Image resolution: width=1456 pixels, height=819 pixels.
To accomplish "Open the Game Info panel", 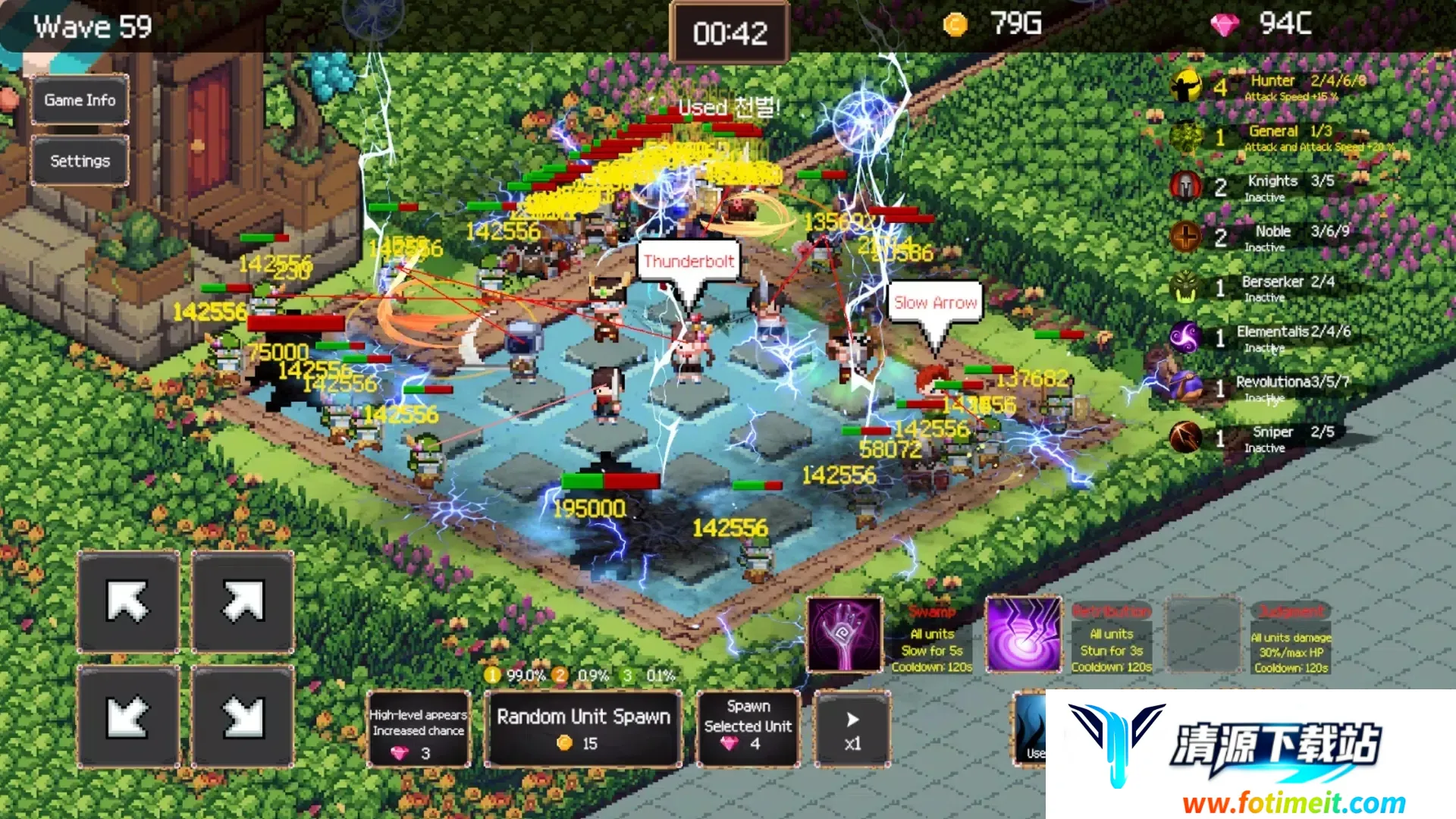I will click(x=80, y=100).
